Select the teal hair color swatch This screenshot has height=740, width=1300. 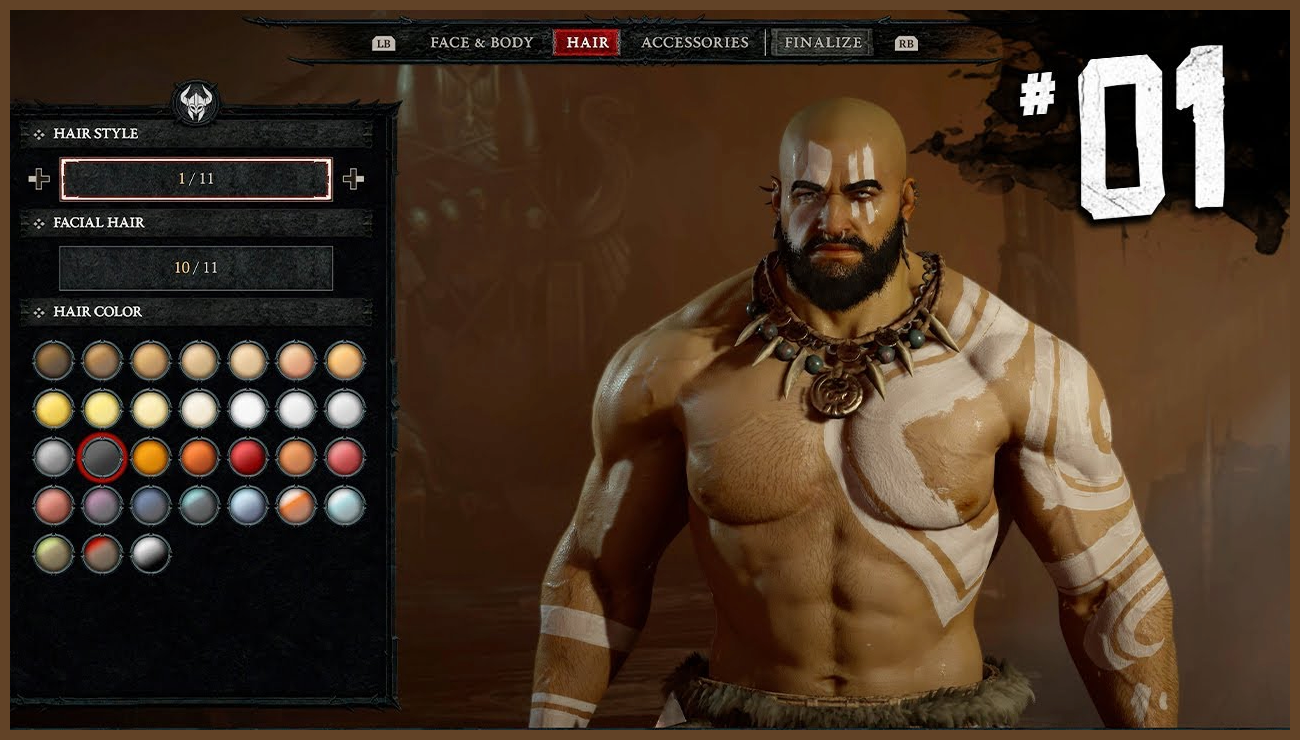click(199, 505)
